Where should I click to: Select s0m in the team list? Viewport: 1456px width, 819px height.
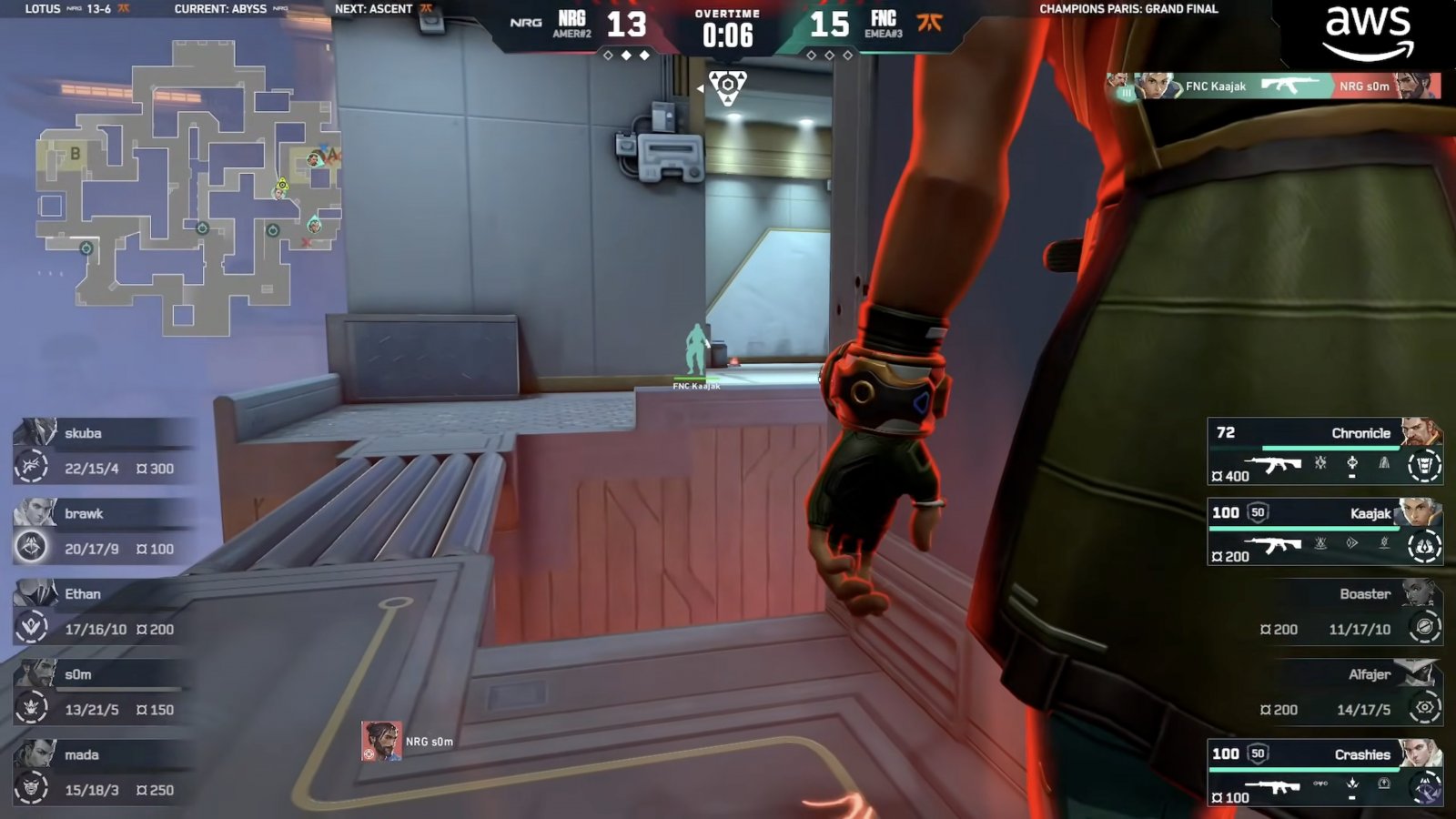pyautogui.click(x=105, y=692)
